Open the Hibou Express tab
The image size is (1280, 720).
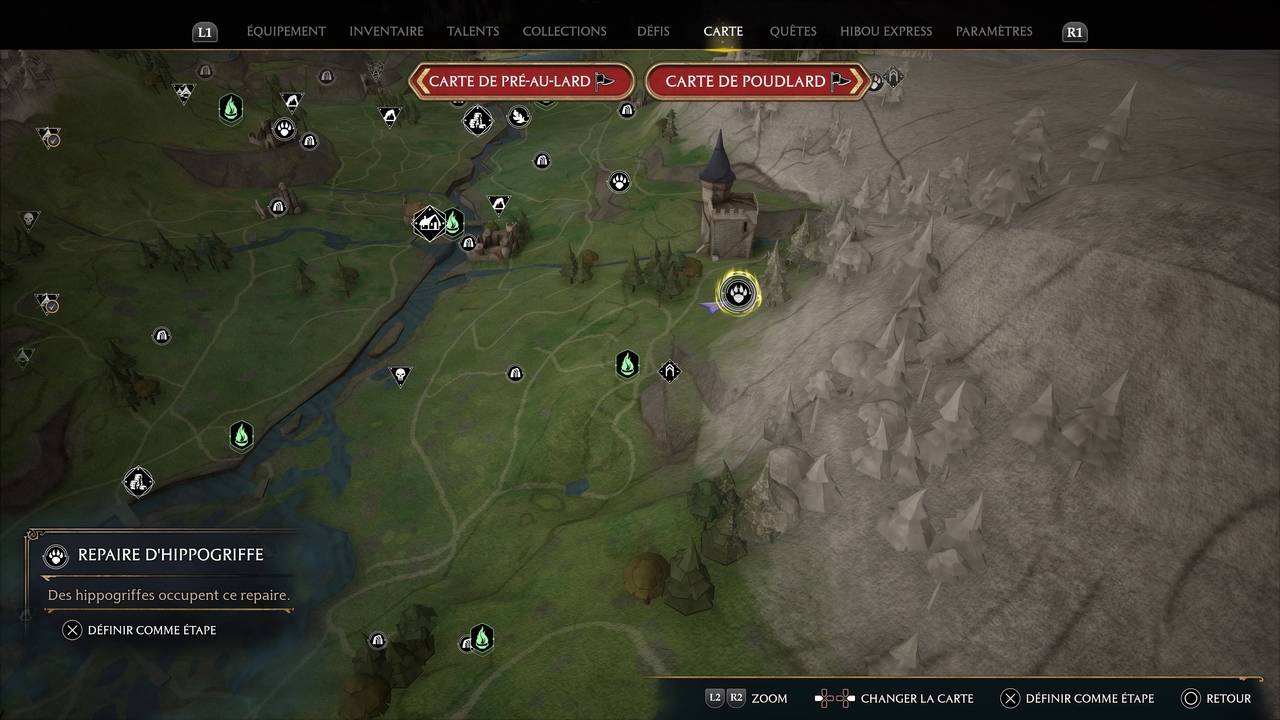pos(886,31)
